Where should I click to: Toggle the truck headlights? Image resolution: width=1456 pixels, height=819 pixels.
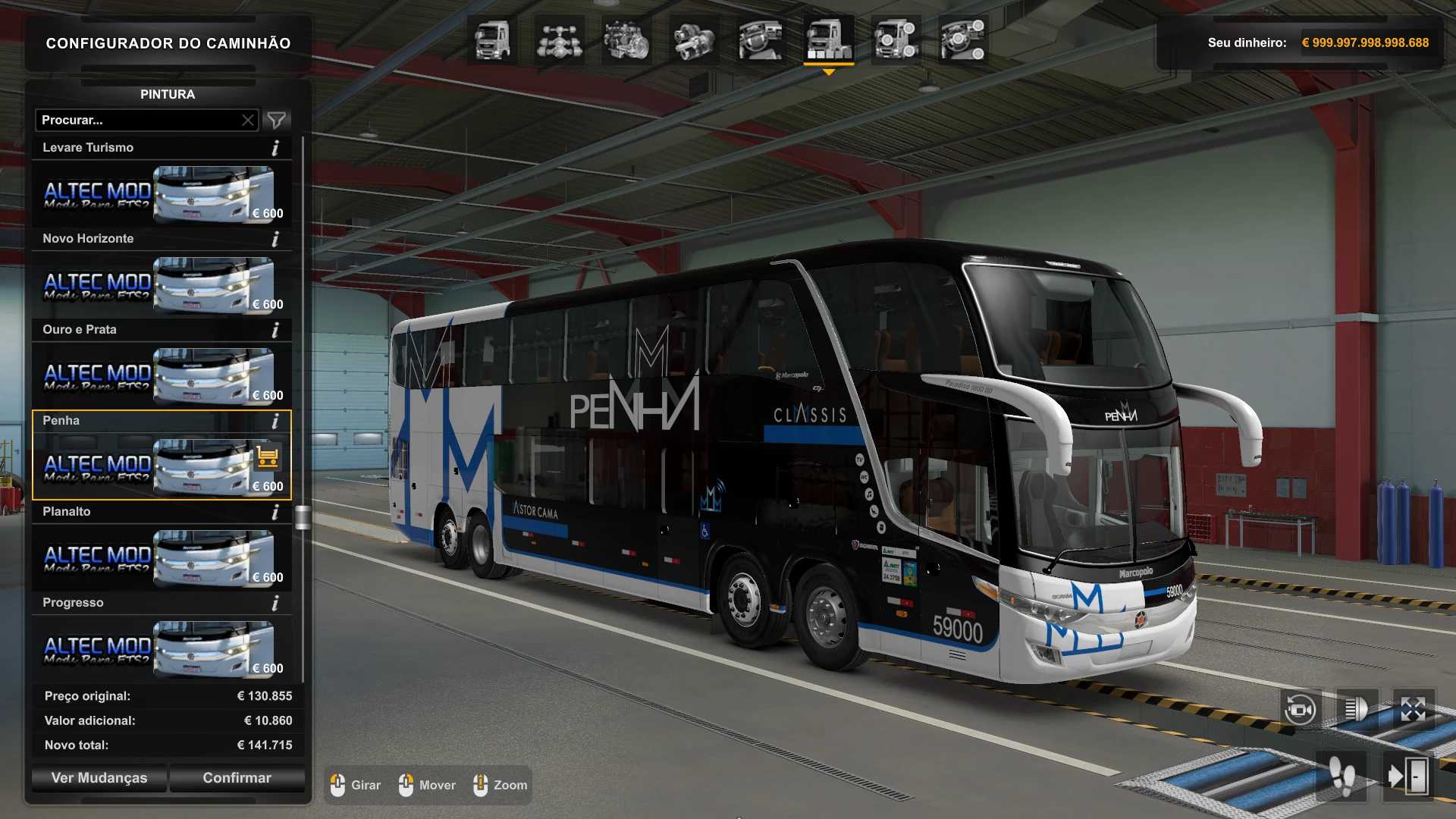click(1356, 710)
